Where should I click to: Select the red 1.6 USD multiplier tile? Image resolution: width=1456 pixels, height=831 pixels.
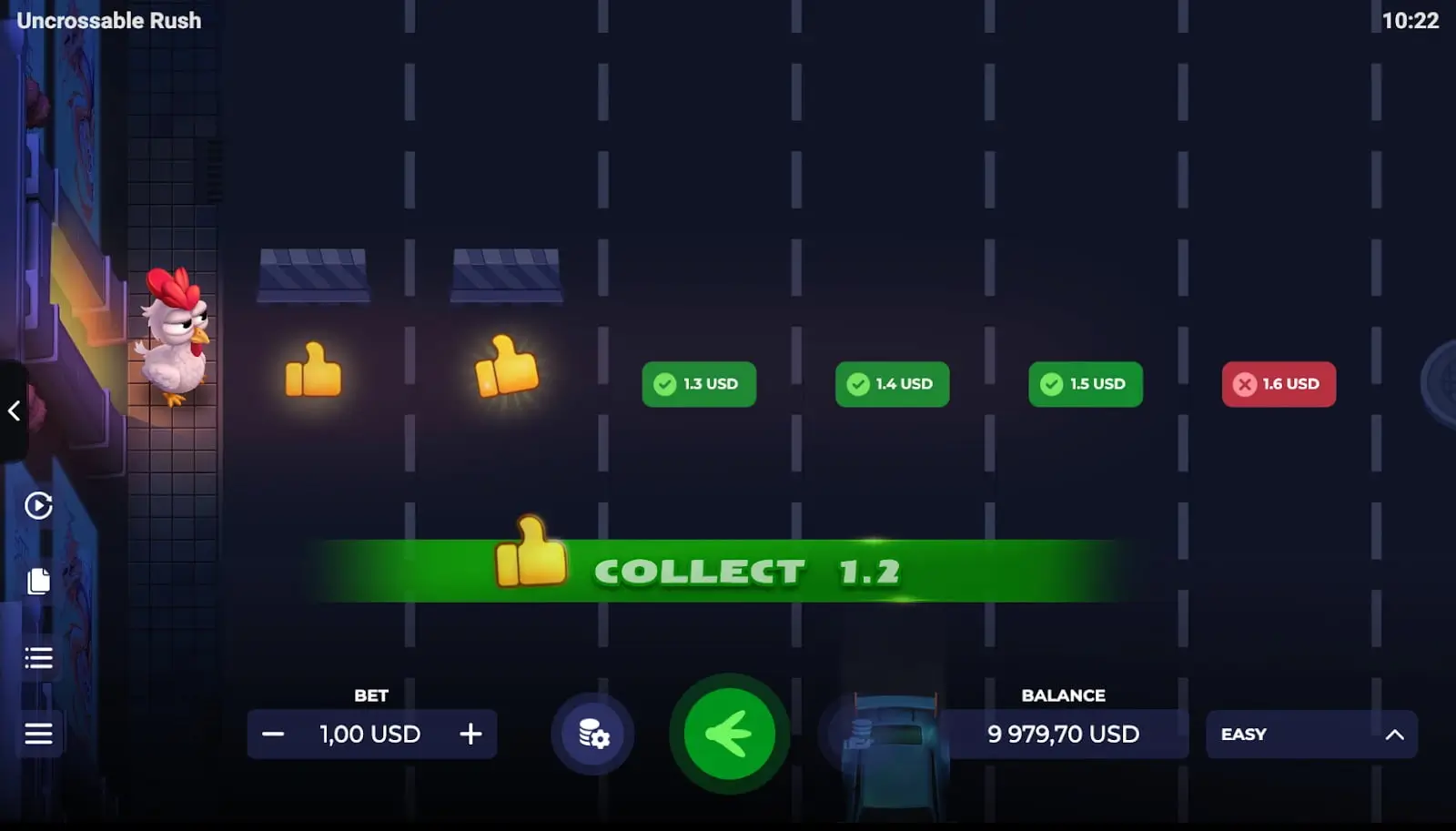coord(1279,384)
